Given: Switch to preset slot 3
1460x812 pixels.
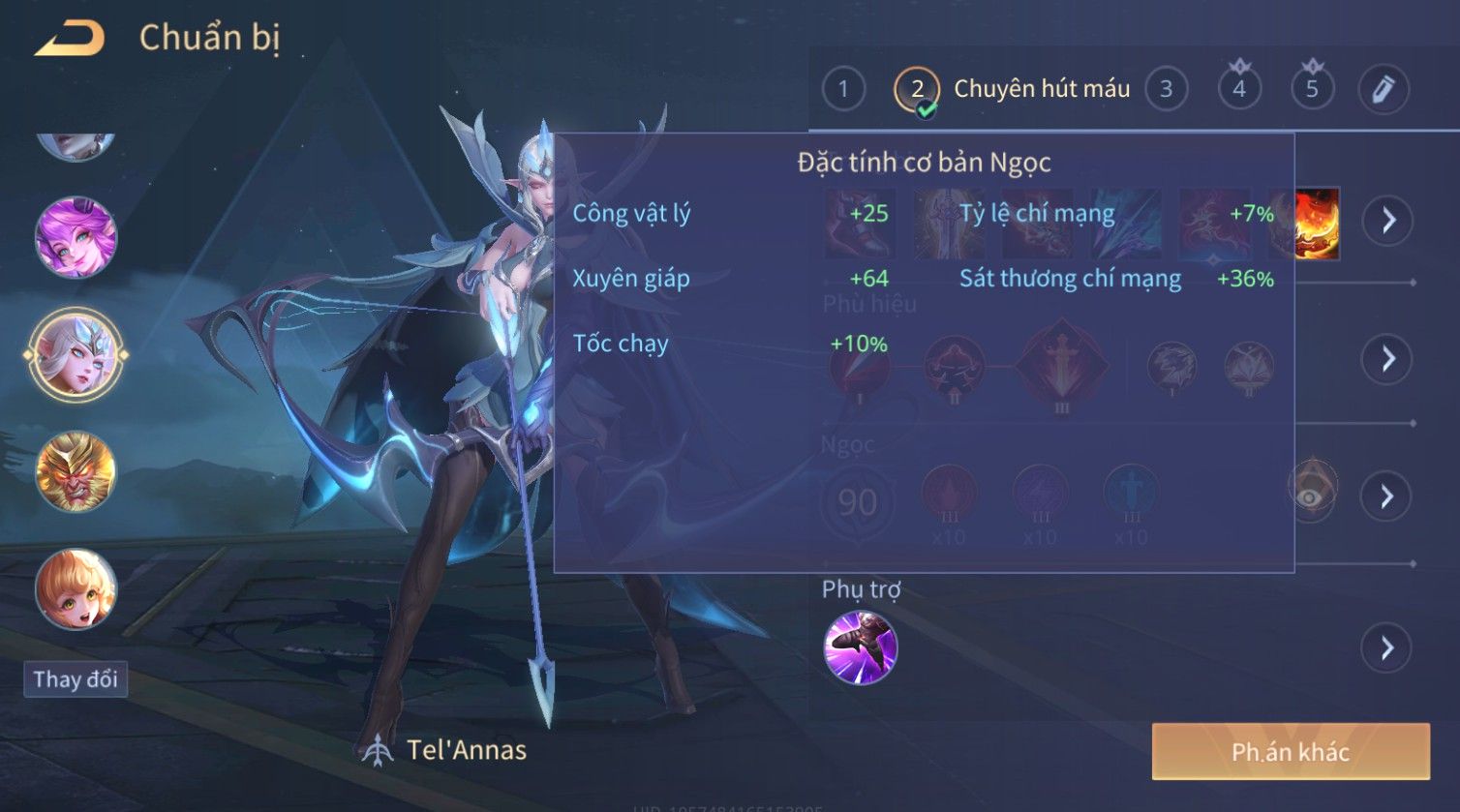Looking at the screenshot, I should click(1166, 90).
